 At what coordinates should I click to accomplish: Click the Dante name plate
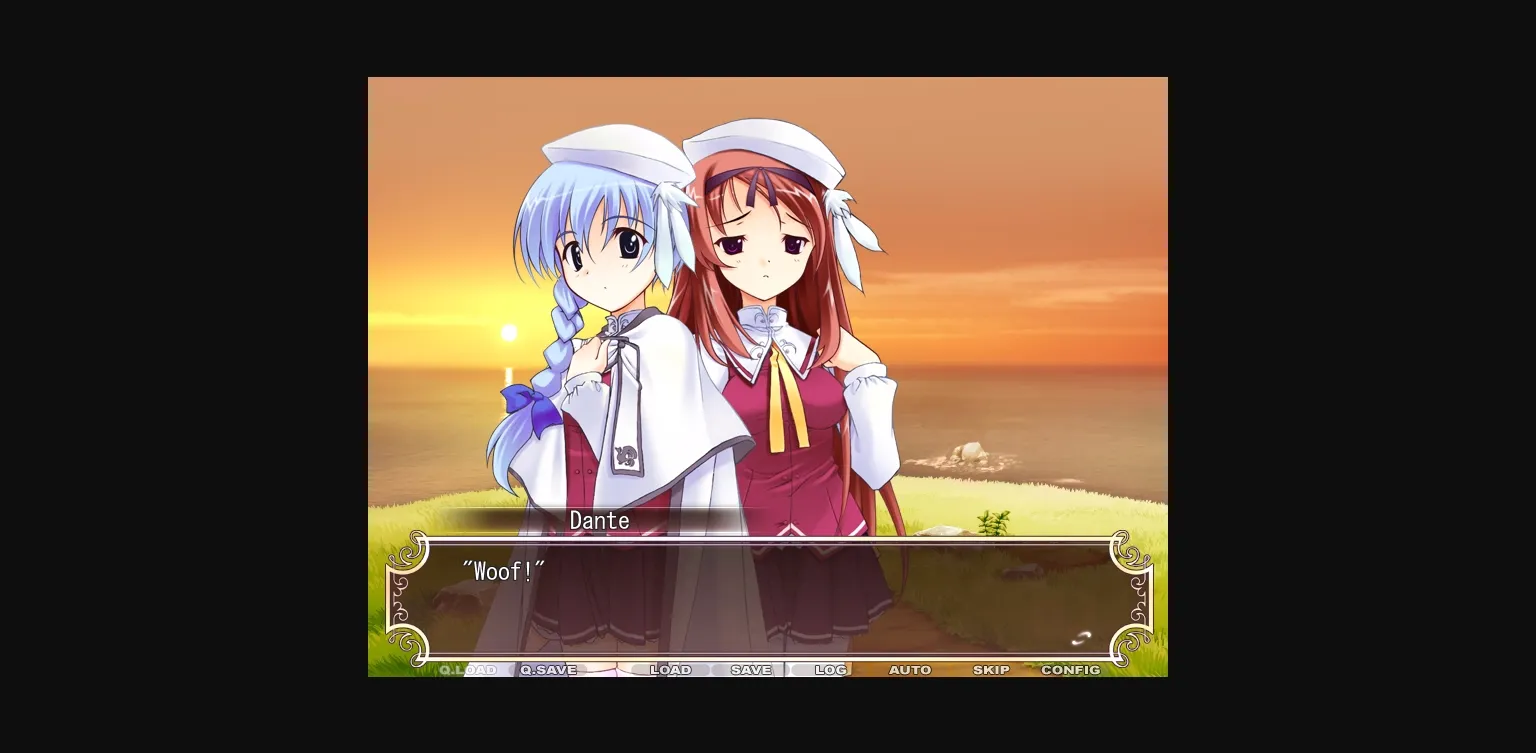[x=598, y=520]
